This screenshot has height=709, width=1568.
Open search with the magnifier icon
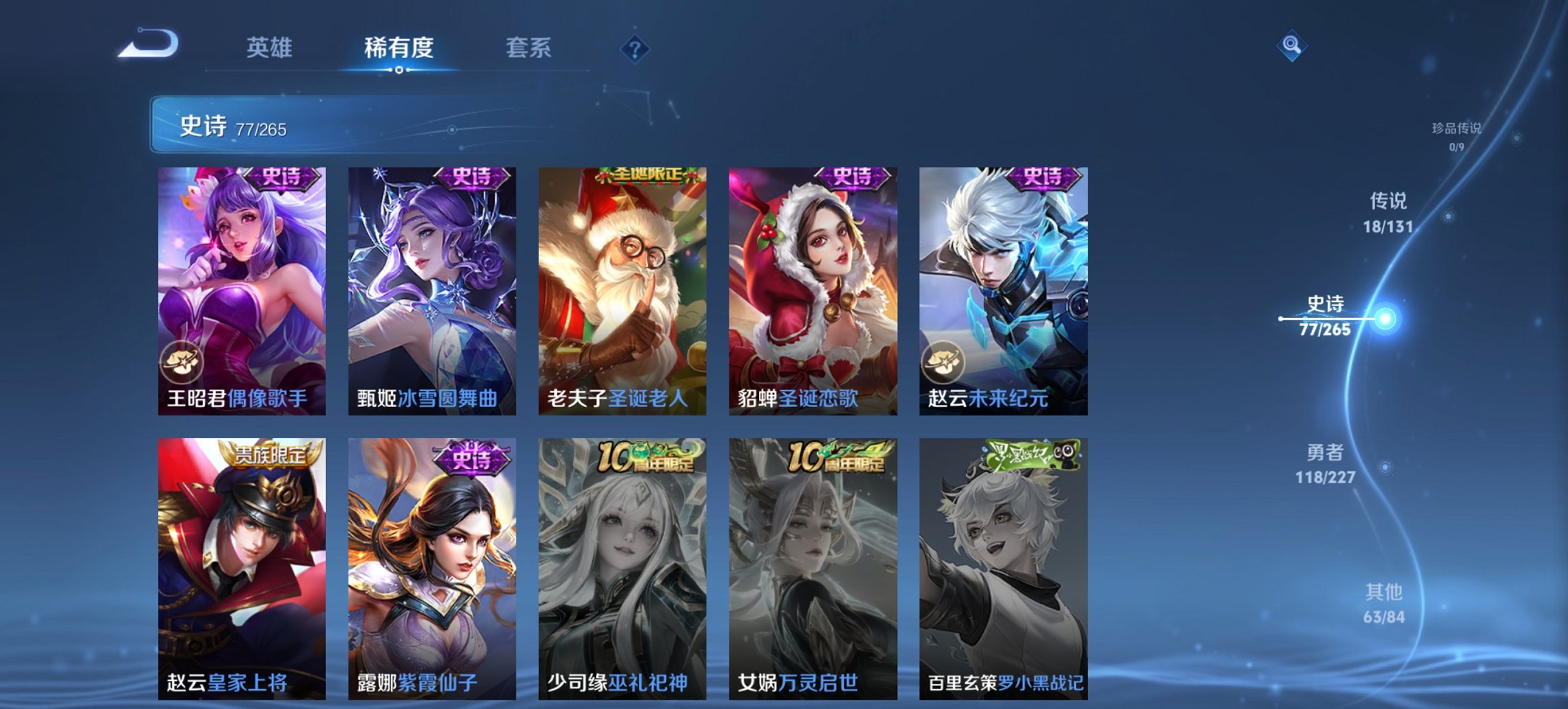tap(1291, 46)
